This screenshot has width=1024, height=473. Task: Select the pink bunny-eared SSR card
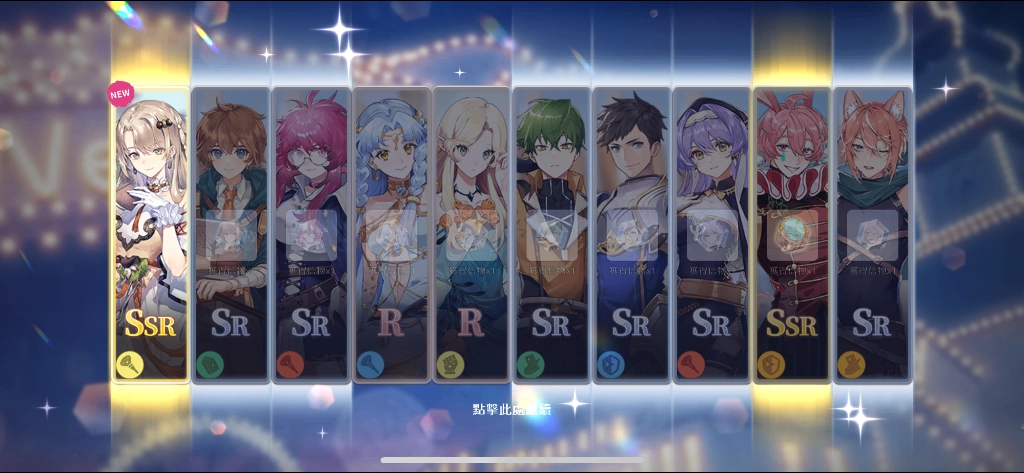(x=791, y=235)
